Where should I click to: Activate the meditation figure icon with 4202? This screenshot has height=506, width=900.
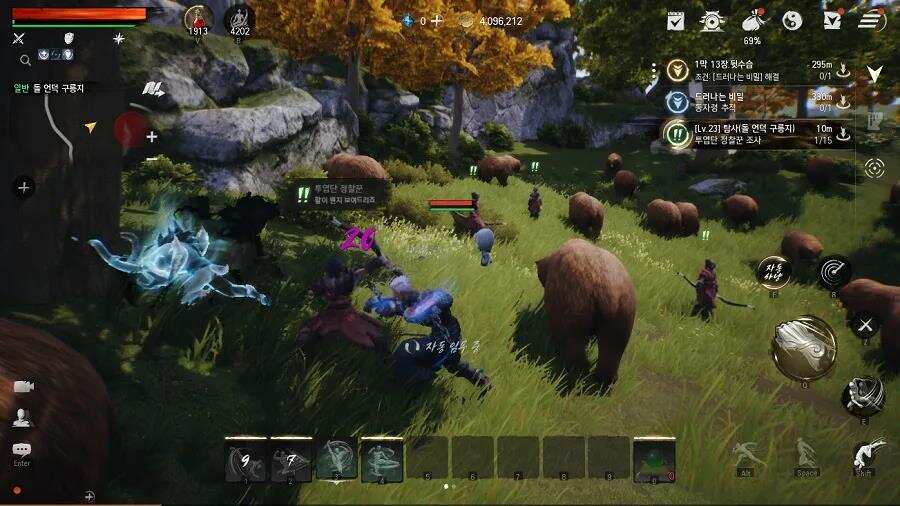pos(238,18)
